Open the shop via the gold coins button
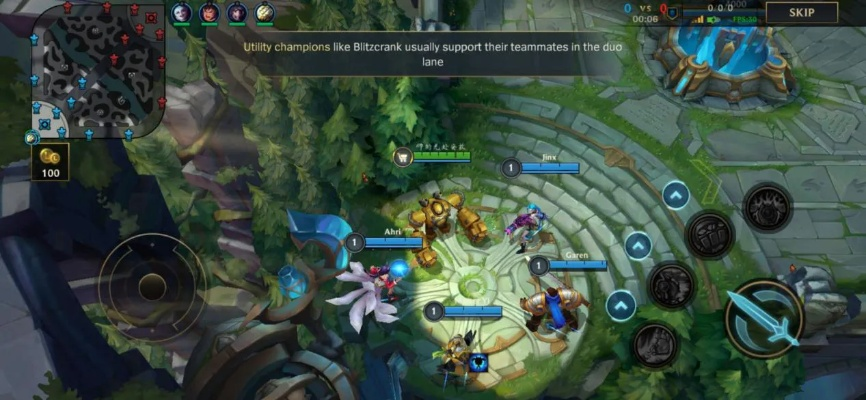Image resolution: width=866 pixels, height=400 pixels. pyautogui.click(x=50, y=161)
